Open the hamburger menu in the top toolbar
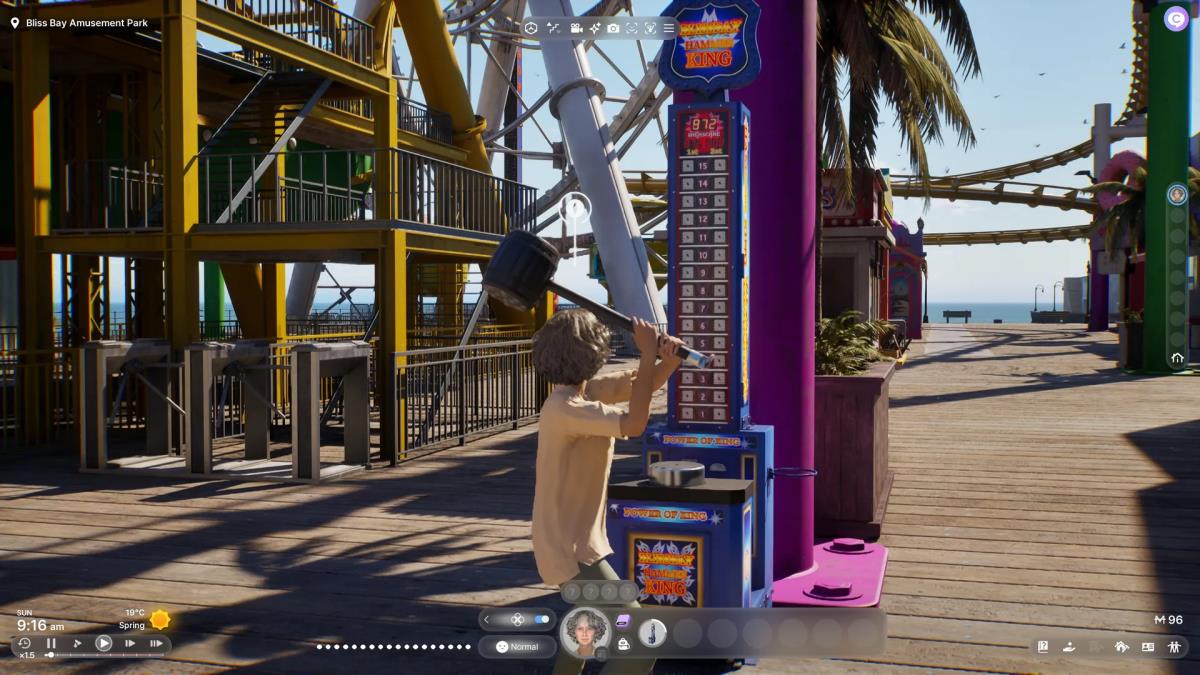Screen dimensions: 1200x675 tap(668, 28)
